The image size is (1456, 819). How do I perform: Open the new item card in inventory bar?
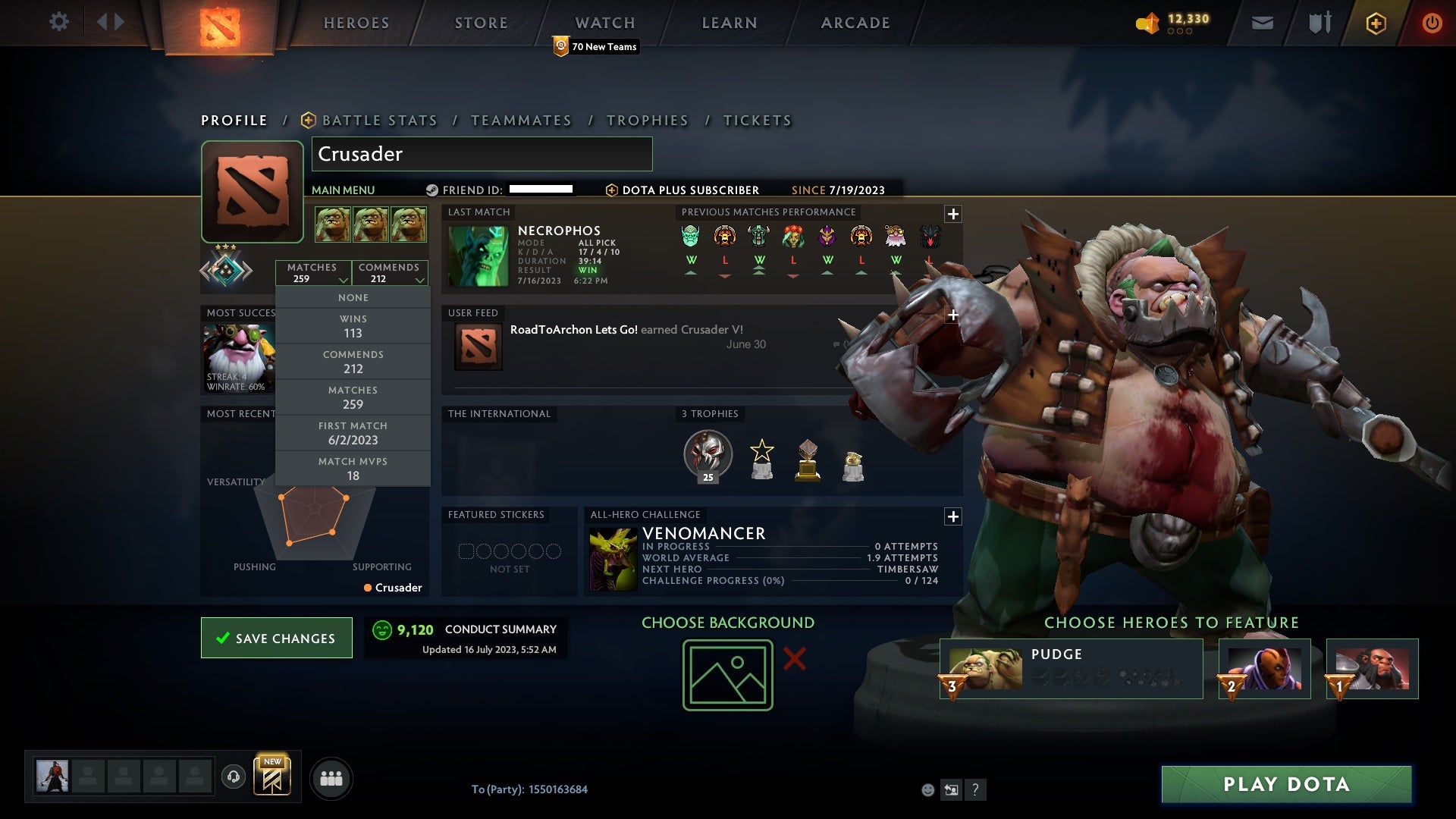point(272,777)
